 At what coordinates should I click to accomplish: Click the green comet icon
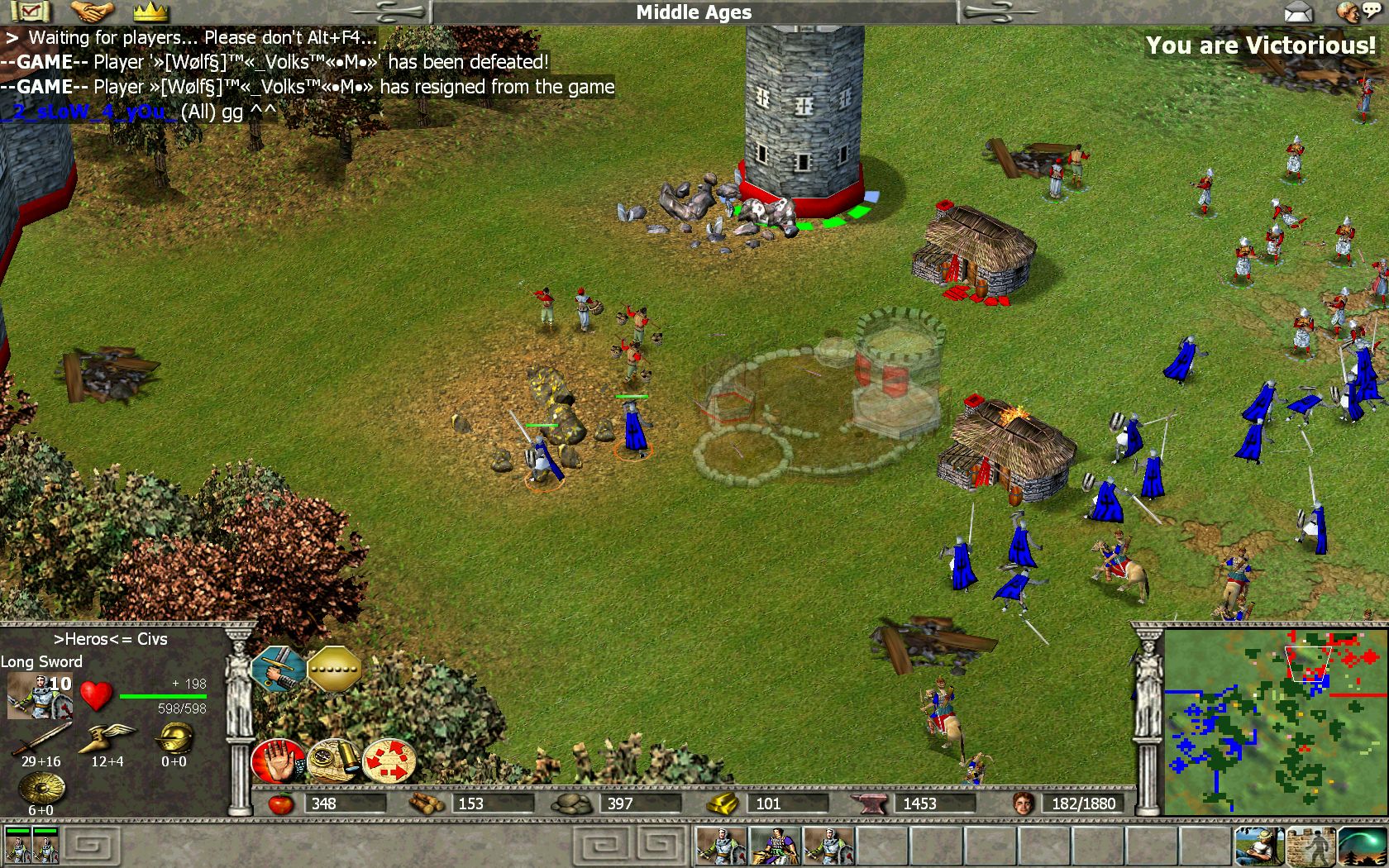pyautogui.click(x=1362, y=847)
